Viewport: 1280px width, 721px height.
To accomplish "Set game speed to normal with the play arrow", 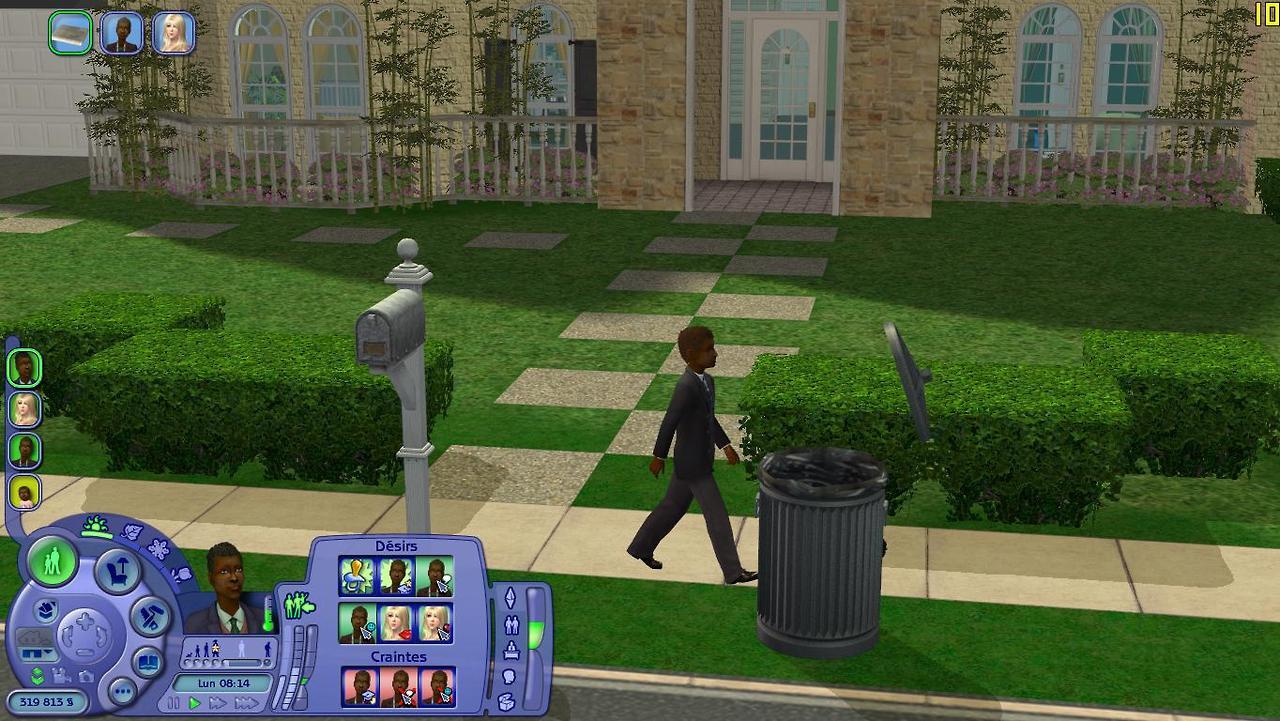I will click(195, 703).
